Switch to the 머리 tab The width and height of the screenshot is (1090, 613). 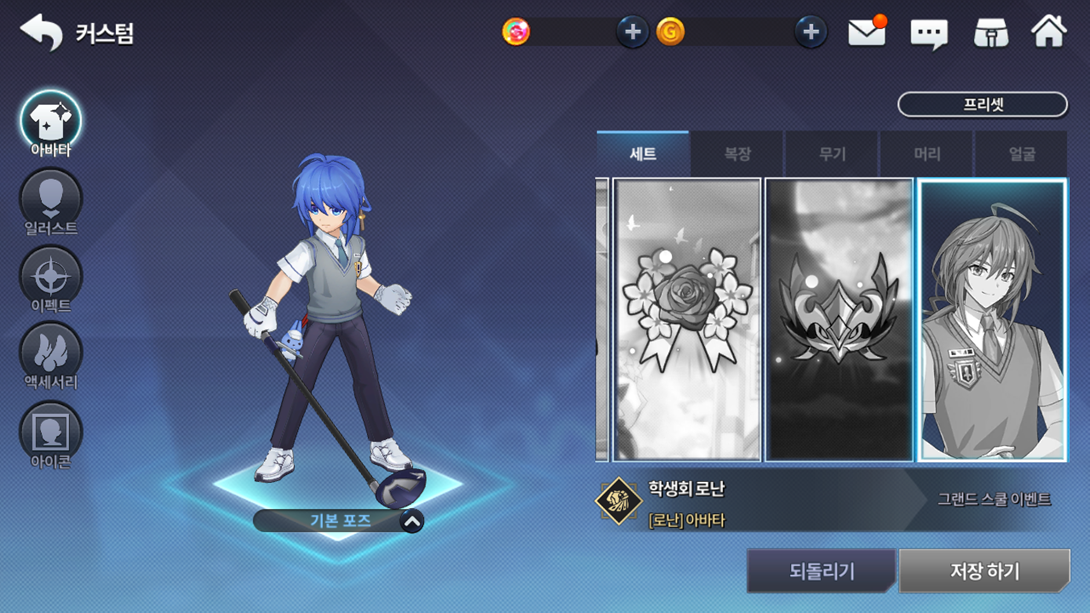927,154
